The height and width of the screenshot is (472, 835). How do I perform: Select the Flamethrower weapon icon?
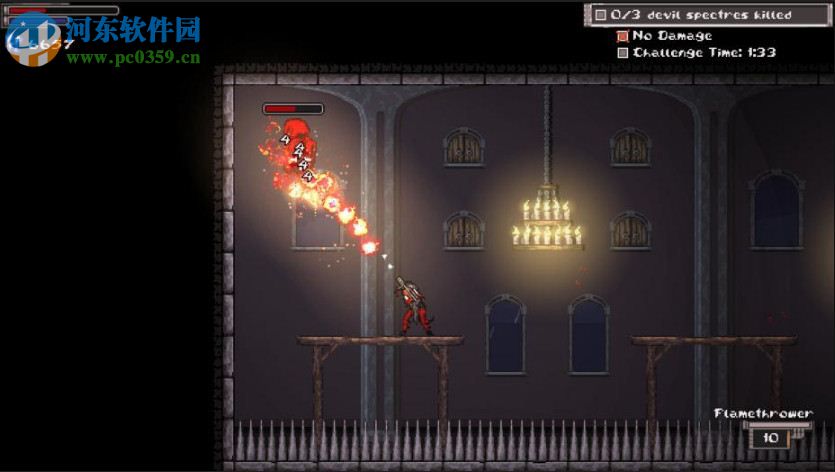(x=770, y=436)
